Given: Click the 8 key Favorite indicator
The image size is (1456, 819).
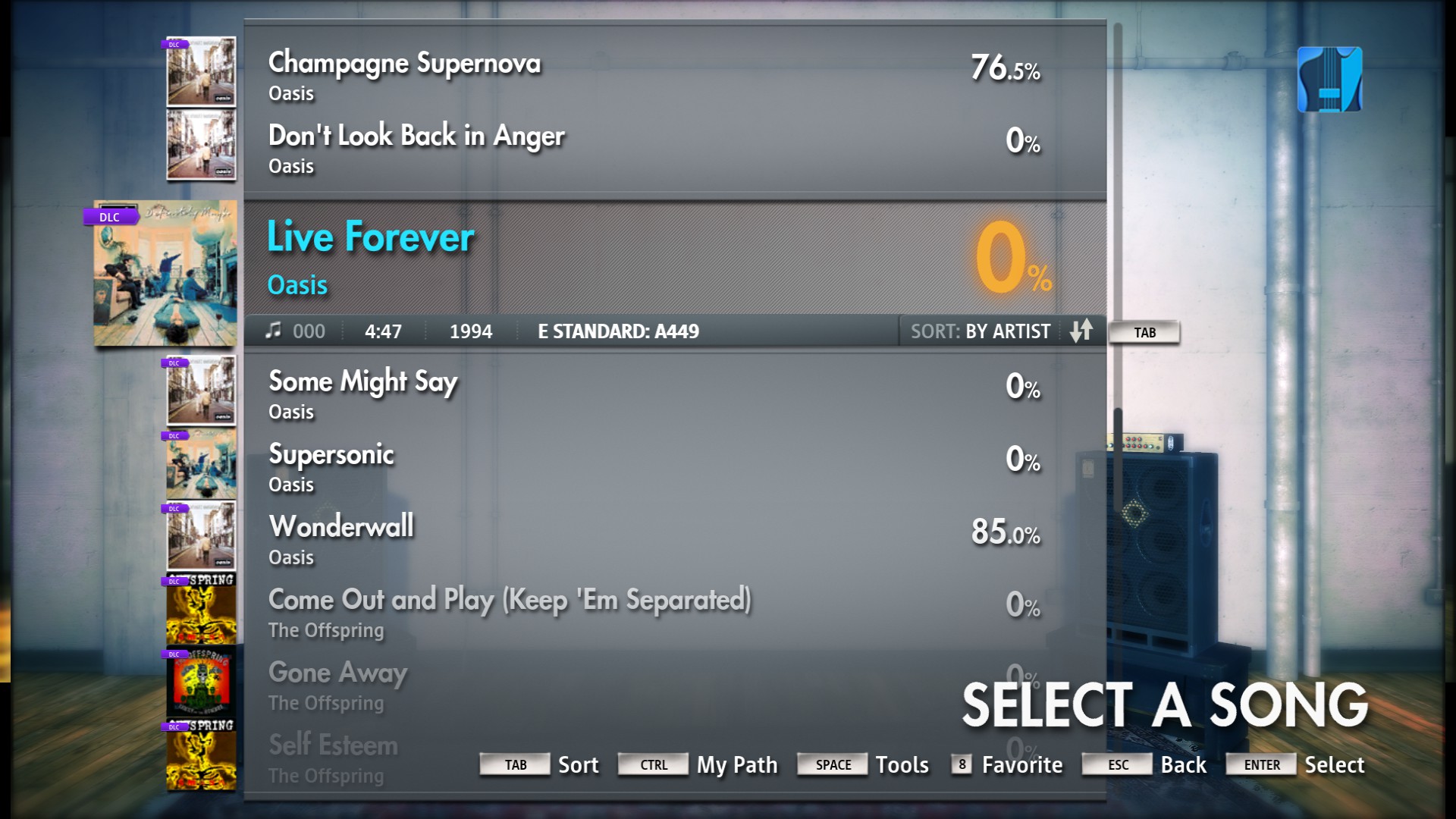Looking at the screenshot, I should coord(962,764).
